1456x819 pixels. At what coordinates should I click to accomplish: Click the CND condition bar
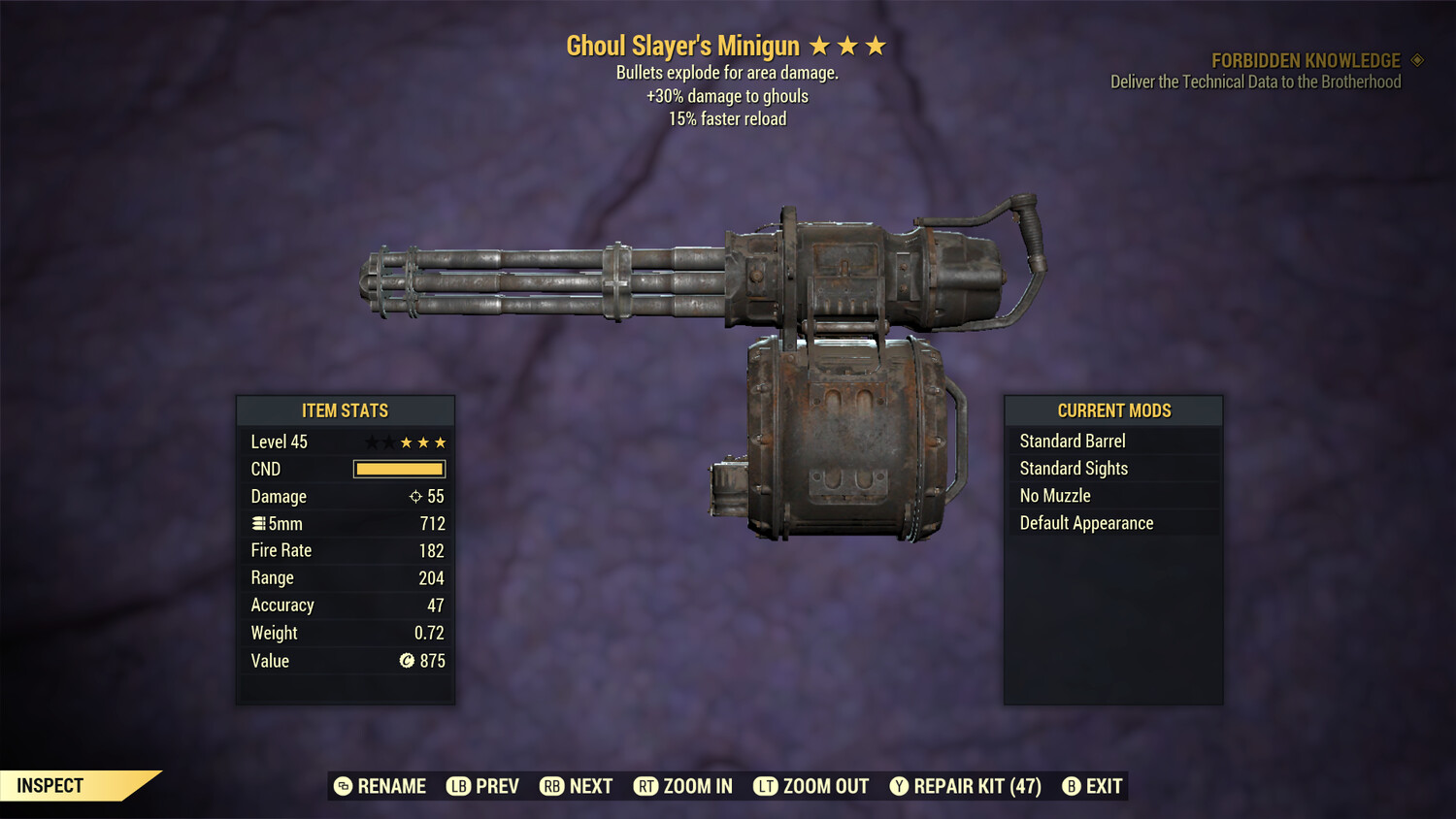point(399,469)
